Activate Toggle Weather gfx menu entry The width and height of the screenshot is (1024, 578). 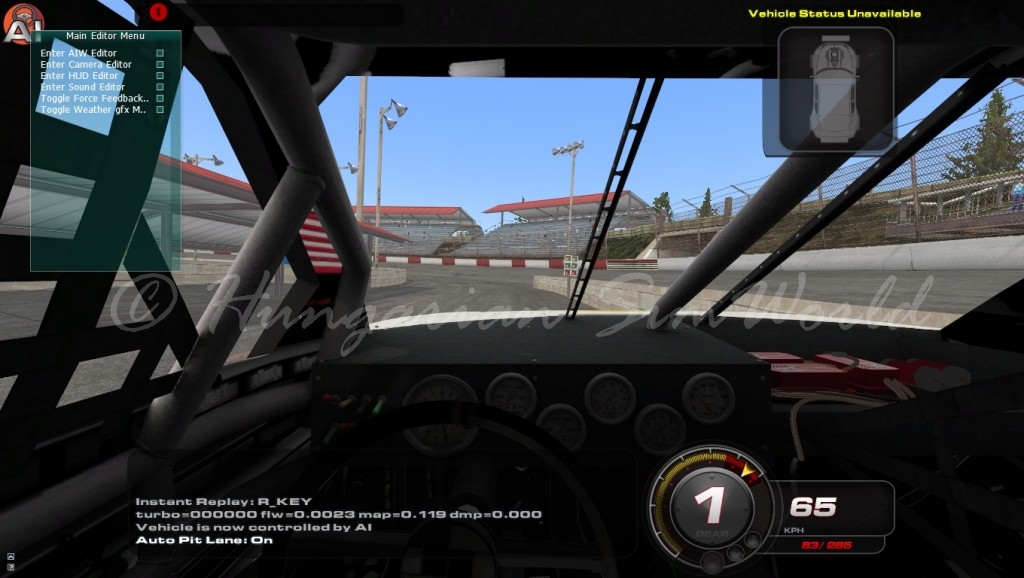tap(94, 109)
